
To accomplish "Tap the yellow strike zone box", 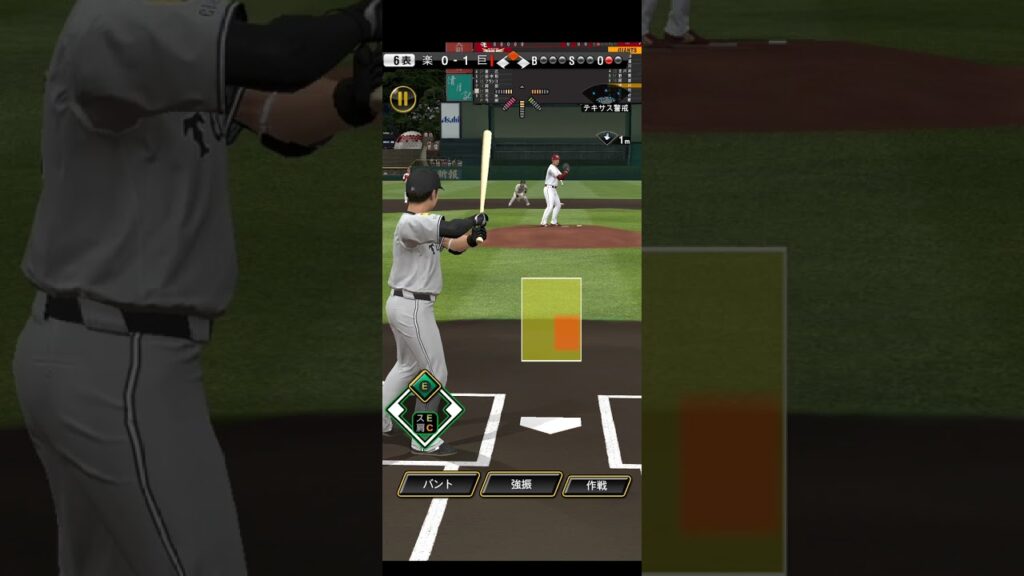I will [x=550, y=319].
